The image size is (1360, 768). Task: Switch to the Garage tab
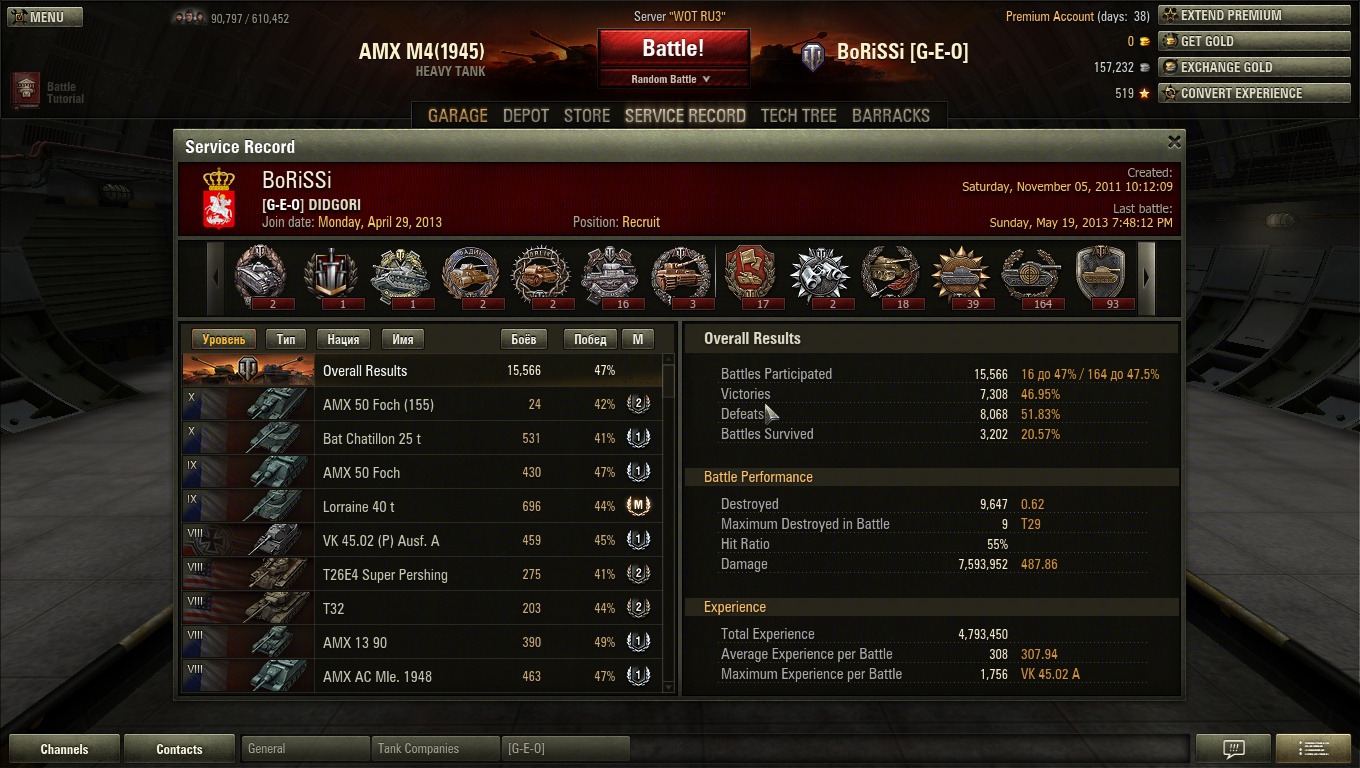click(458, 115)
